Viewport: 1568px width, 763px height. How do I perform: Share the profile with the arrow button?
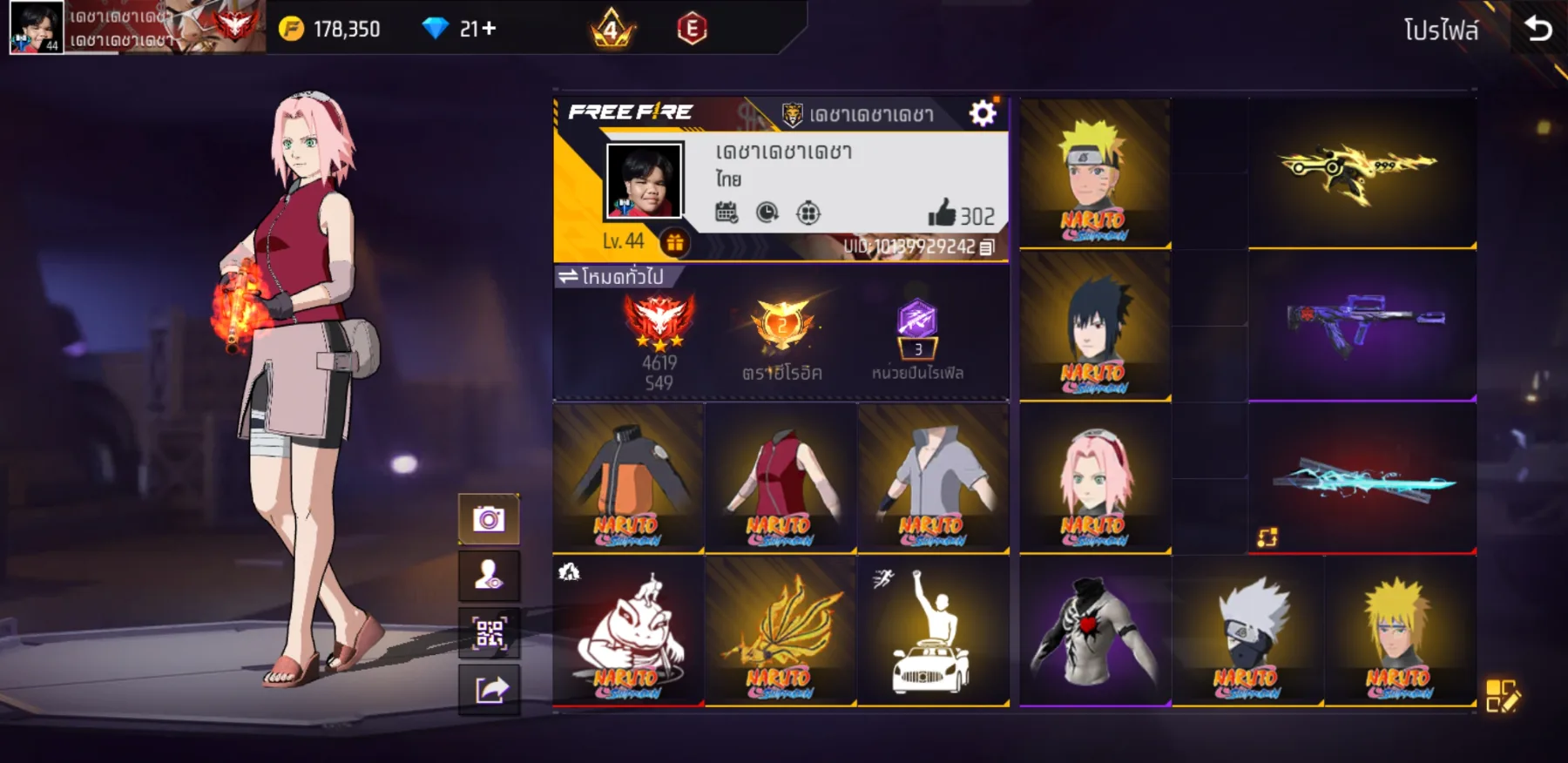(x=489, y=690)
